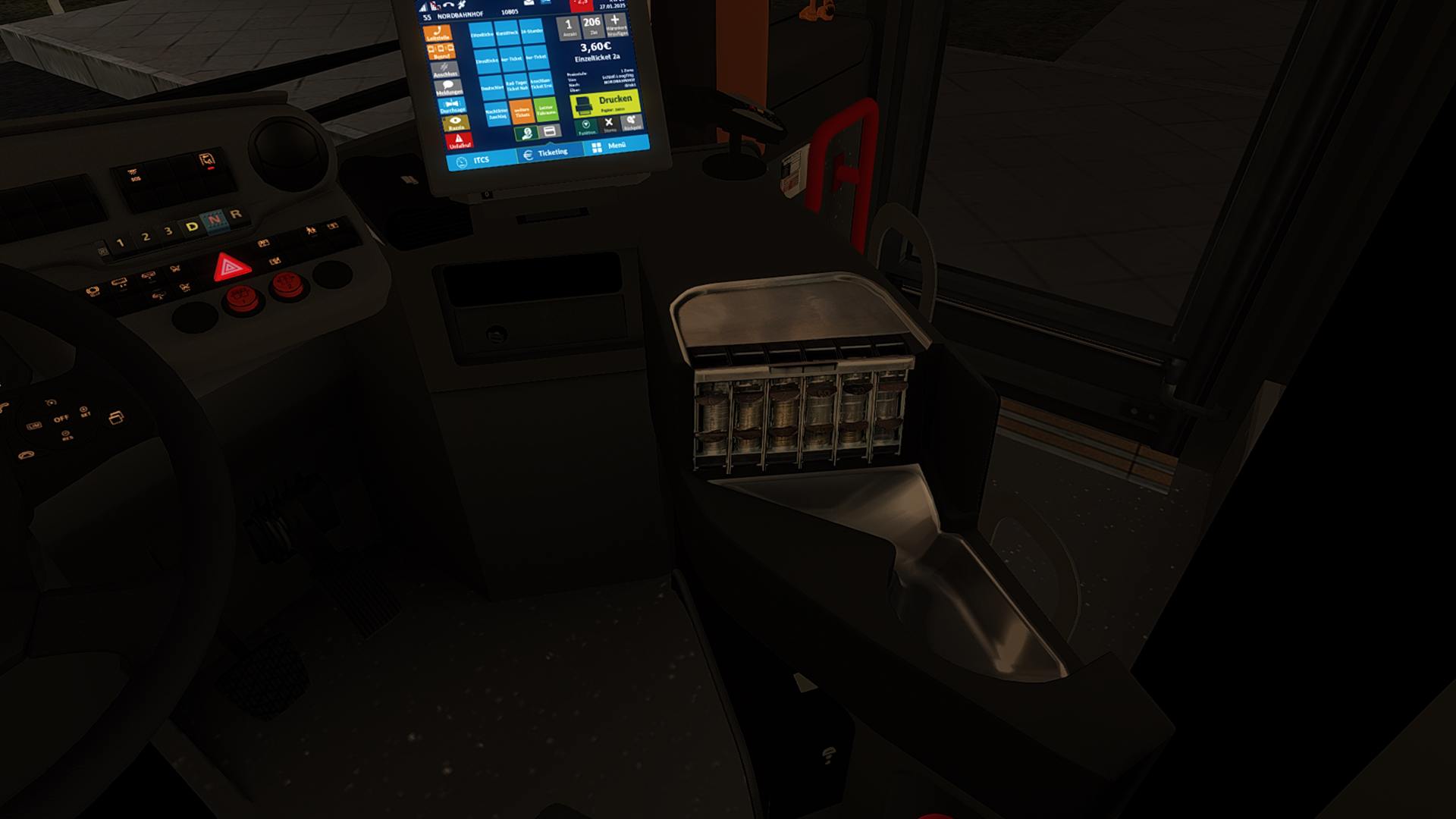Open the Meldungen messages button
The image size is (1456, 819).
pos(449,88)
